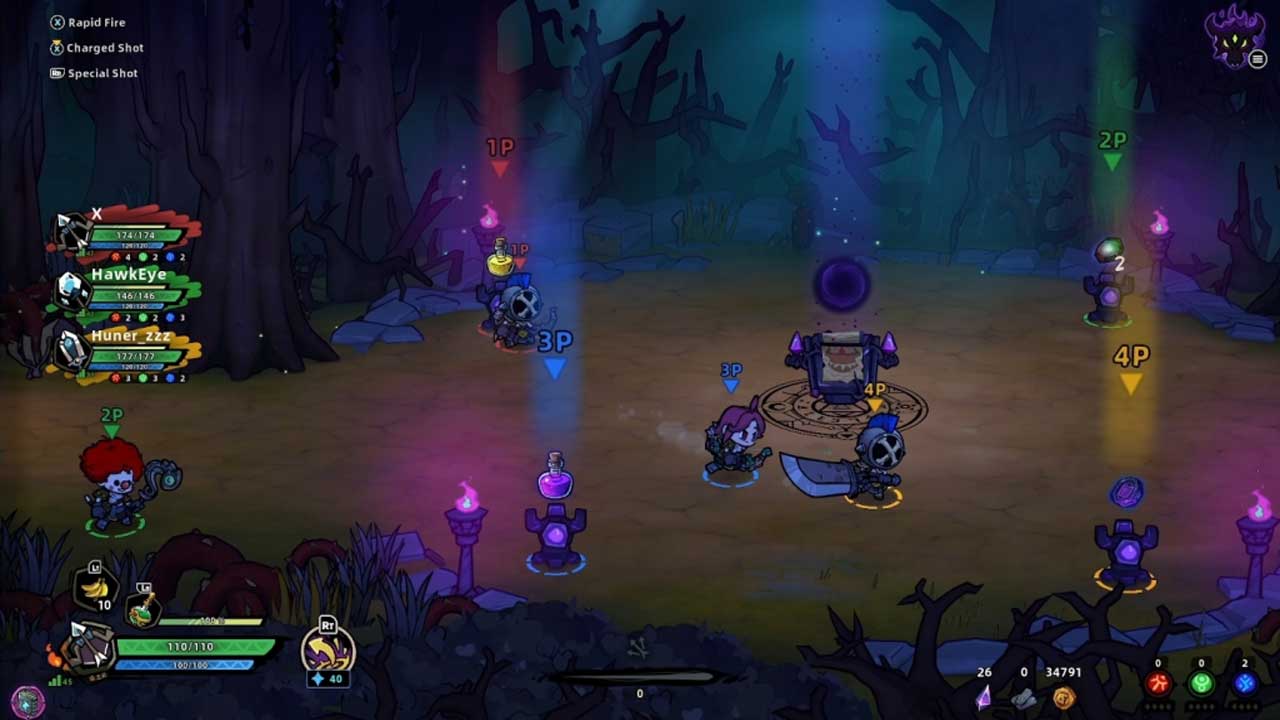The width and height of the screenshot is (1280, 720).
Task: Select player X's crossbow party portrait
Action: 72,233
